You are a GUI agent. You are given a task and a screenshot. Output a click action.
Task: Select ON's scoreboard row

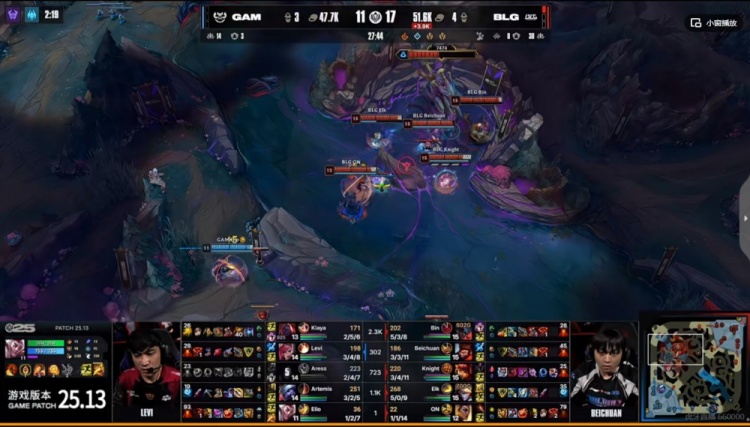(430, 412)
